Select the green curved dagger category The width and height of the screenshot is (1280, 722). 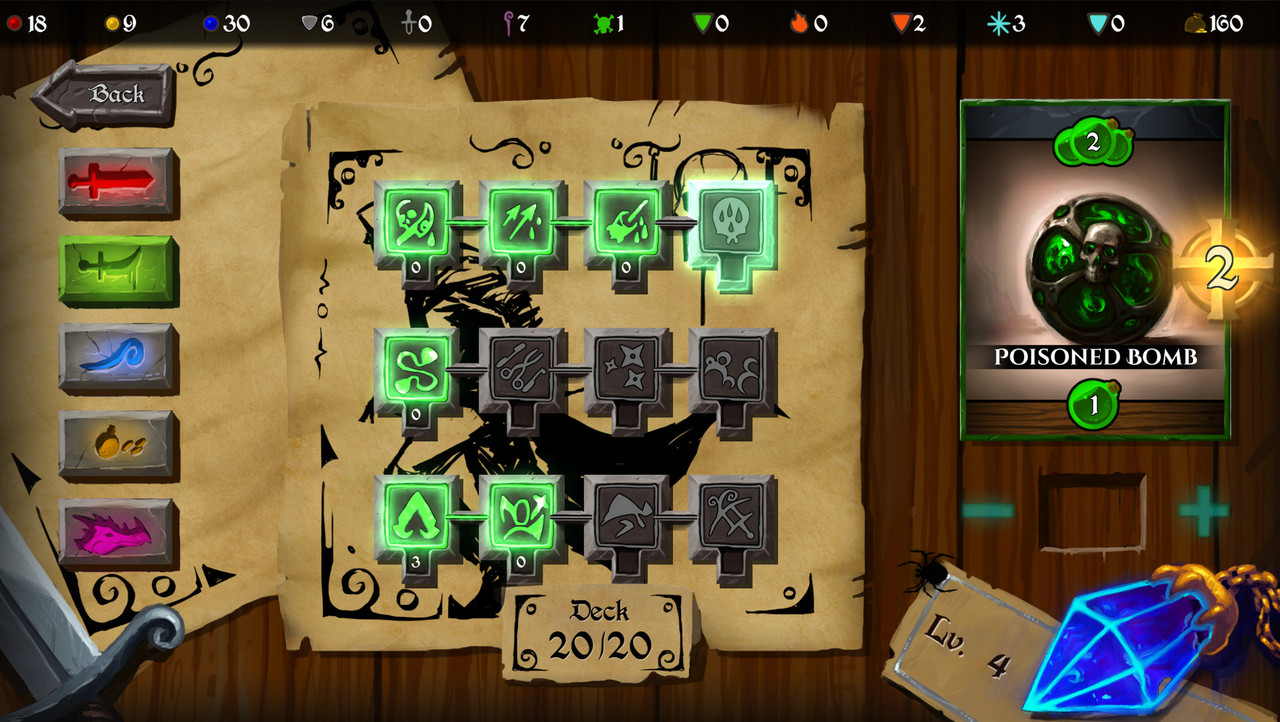click(118, 270)
